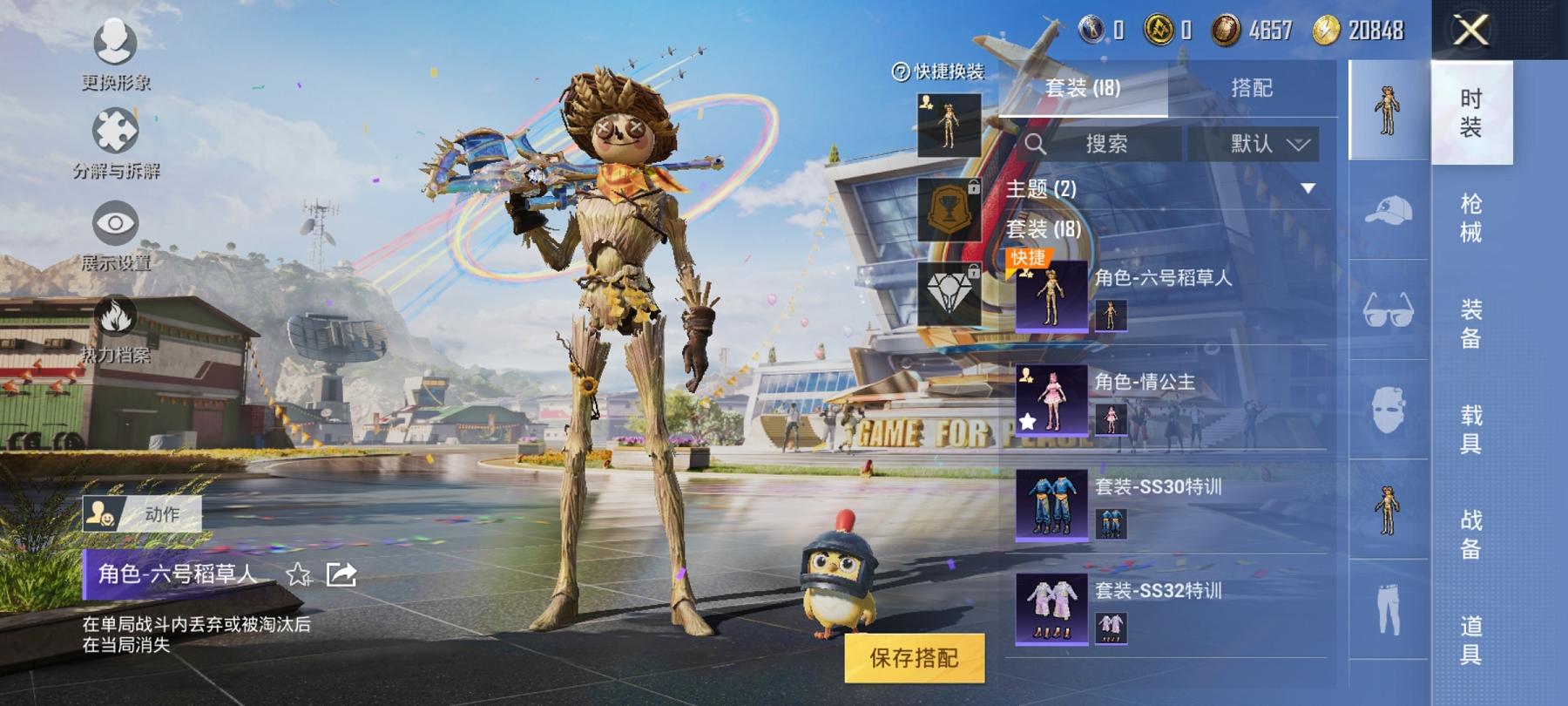Open the 热力档案 flame icon
Screen dimensions: 1568x706
pos(115,327)
